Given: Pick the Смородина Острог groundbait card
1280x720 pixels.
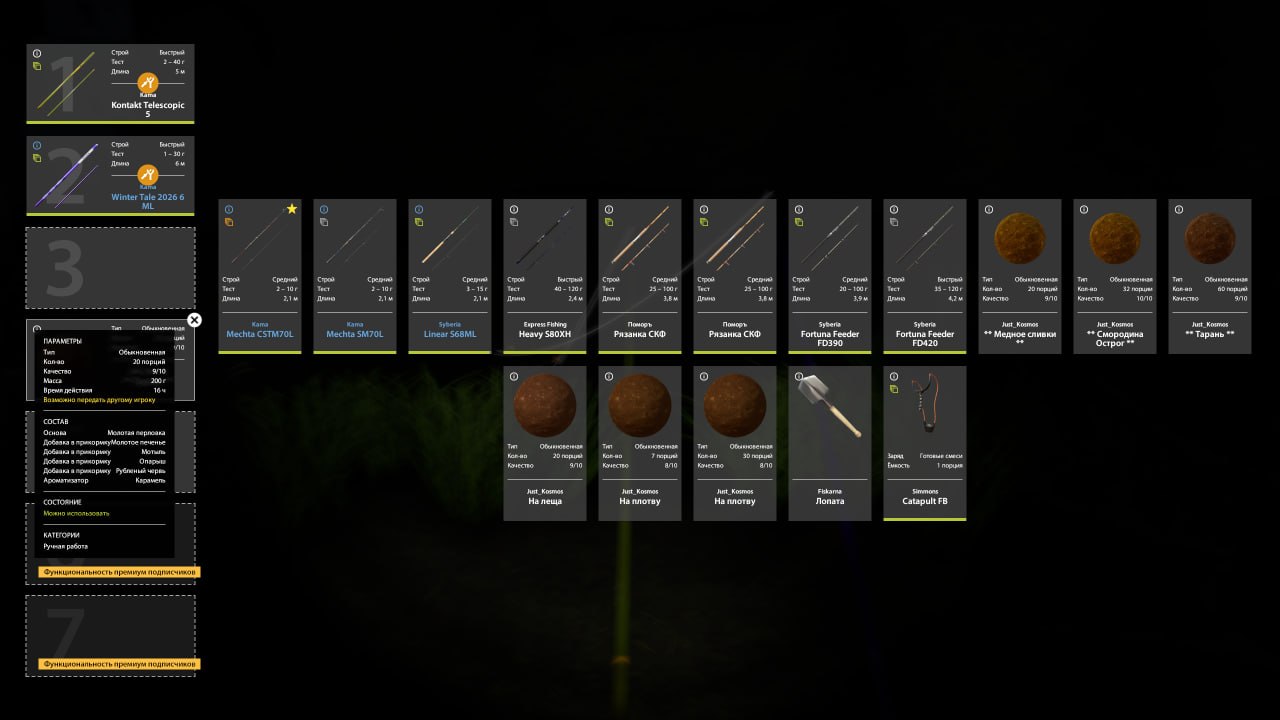Looking at the screenshot, I should [1114, 275].
